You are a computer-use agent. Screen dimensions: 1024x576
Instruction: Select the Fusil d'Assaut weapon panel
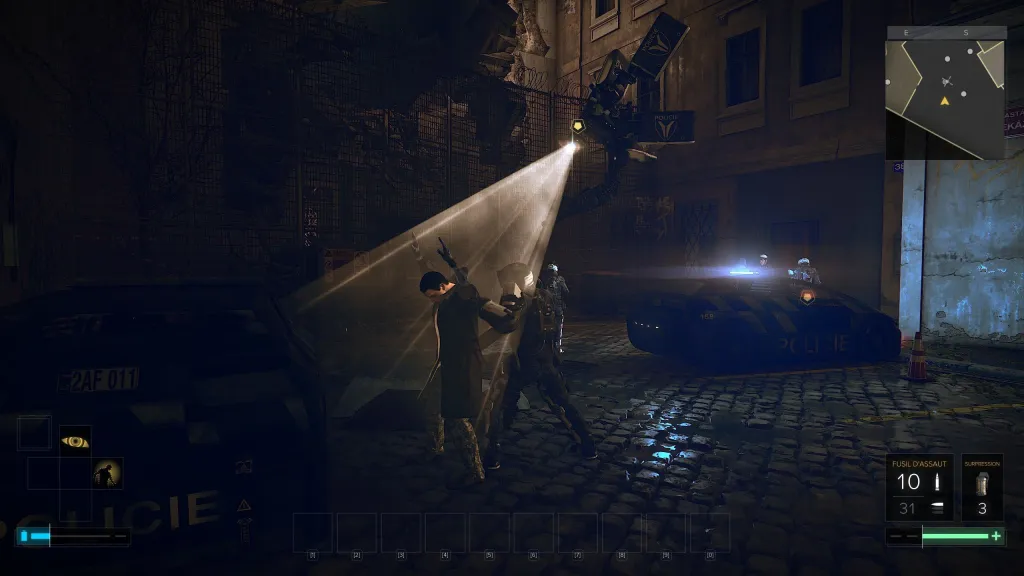pos(920,488)
